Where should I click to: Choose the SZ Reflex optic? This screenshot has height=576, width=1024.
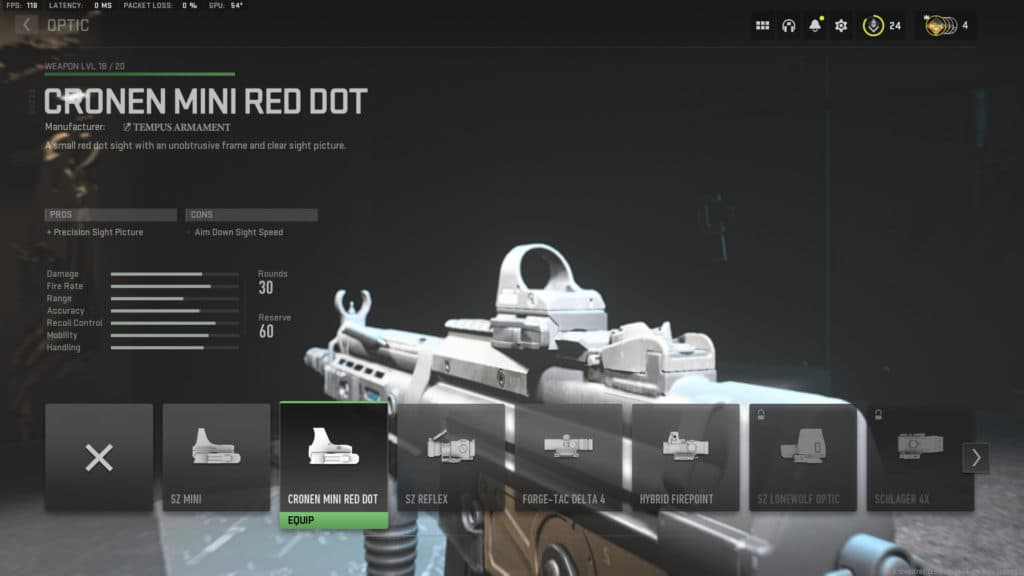451,458
